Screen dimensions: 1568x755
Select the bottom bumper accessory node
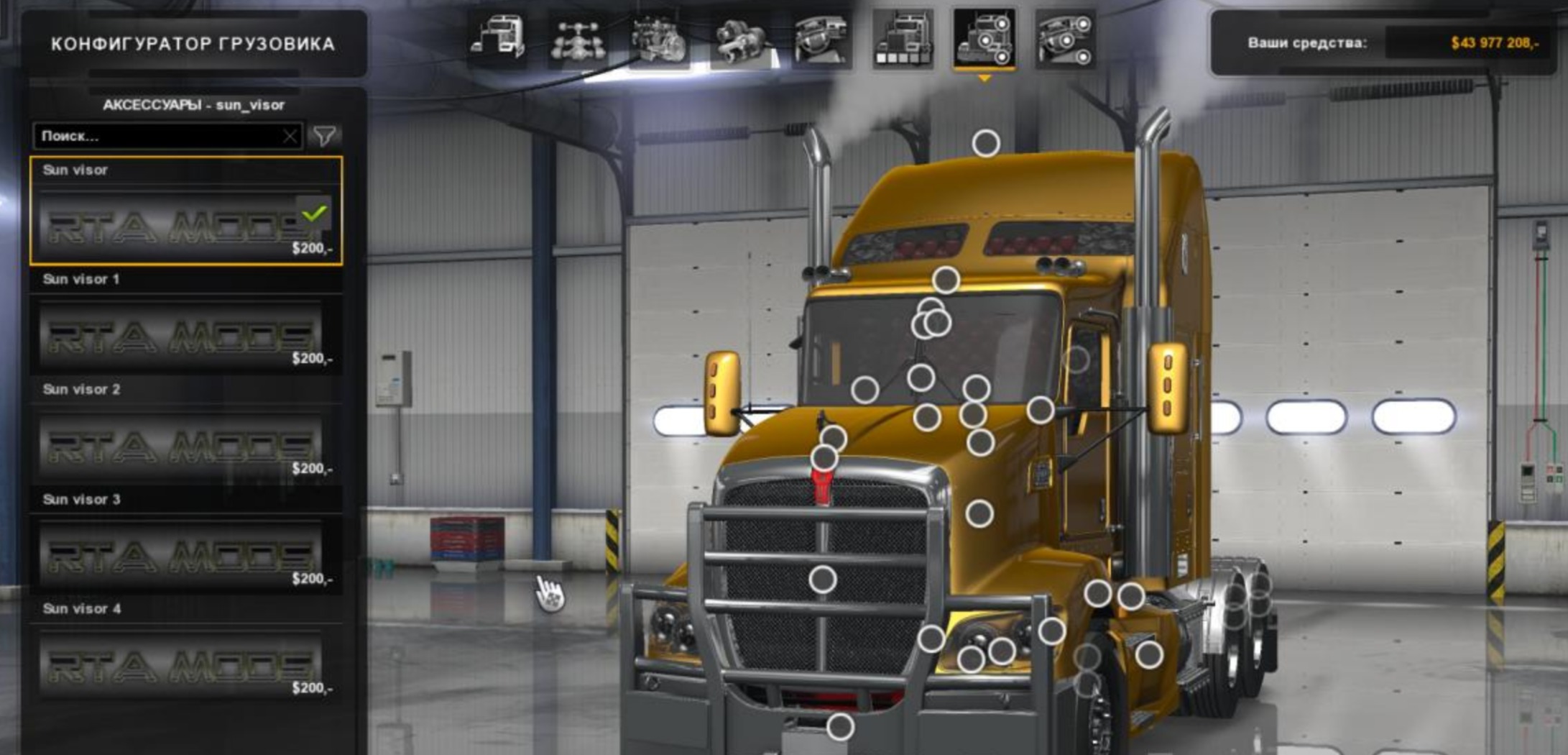coord(840,727)
